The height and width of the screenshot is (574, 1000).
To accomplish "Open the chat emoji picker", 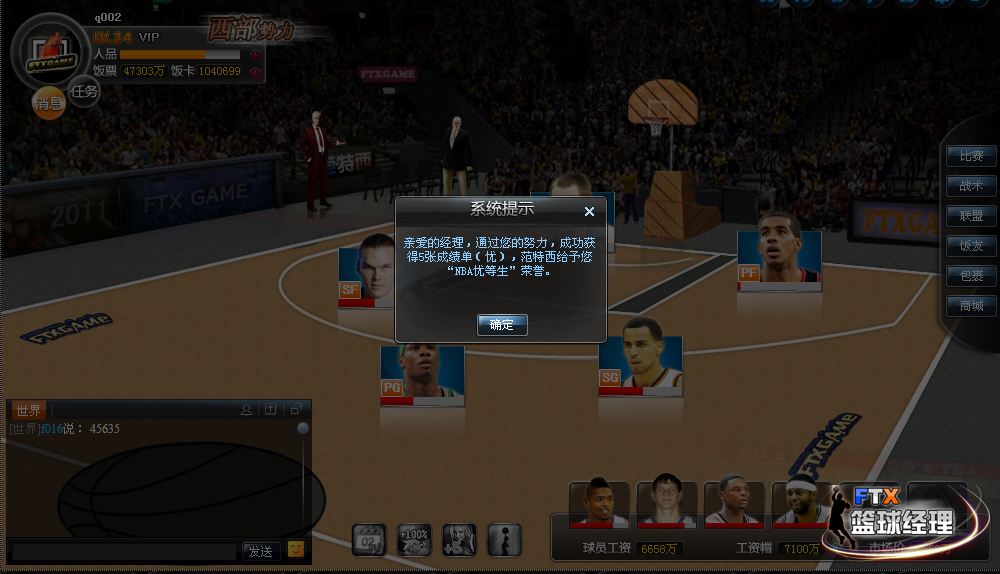I will [296, 549].
